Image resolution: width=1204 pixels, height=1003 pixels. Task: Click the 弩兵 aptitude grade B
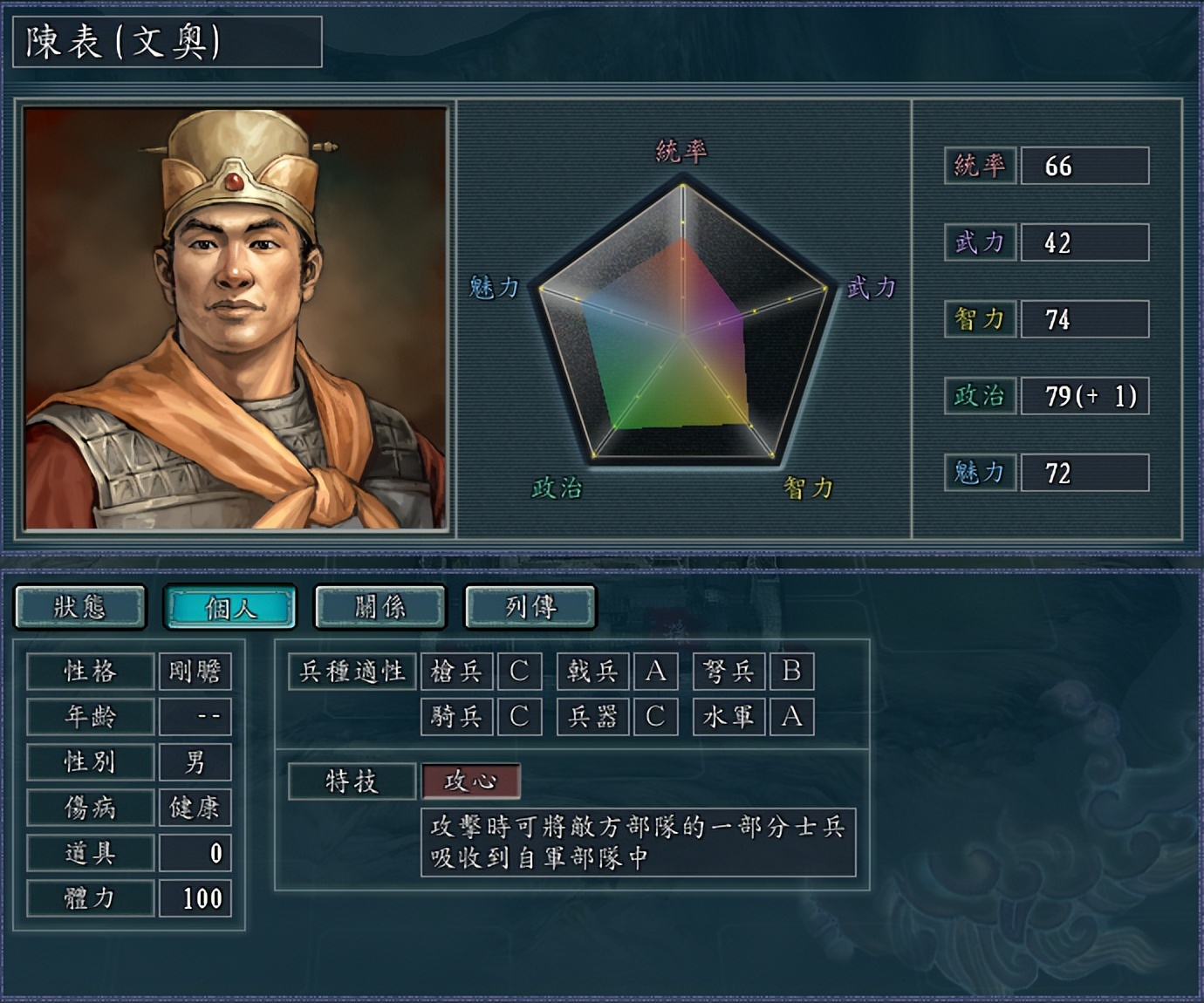click(x=792, y=672)
